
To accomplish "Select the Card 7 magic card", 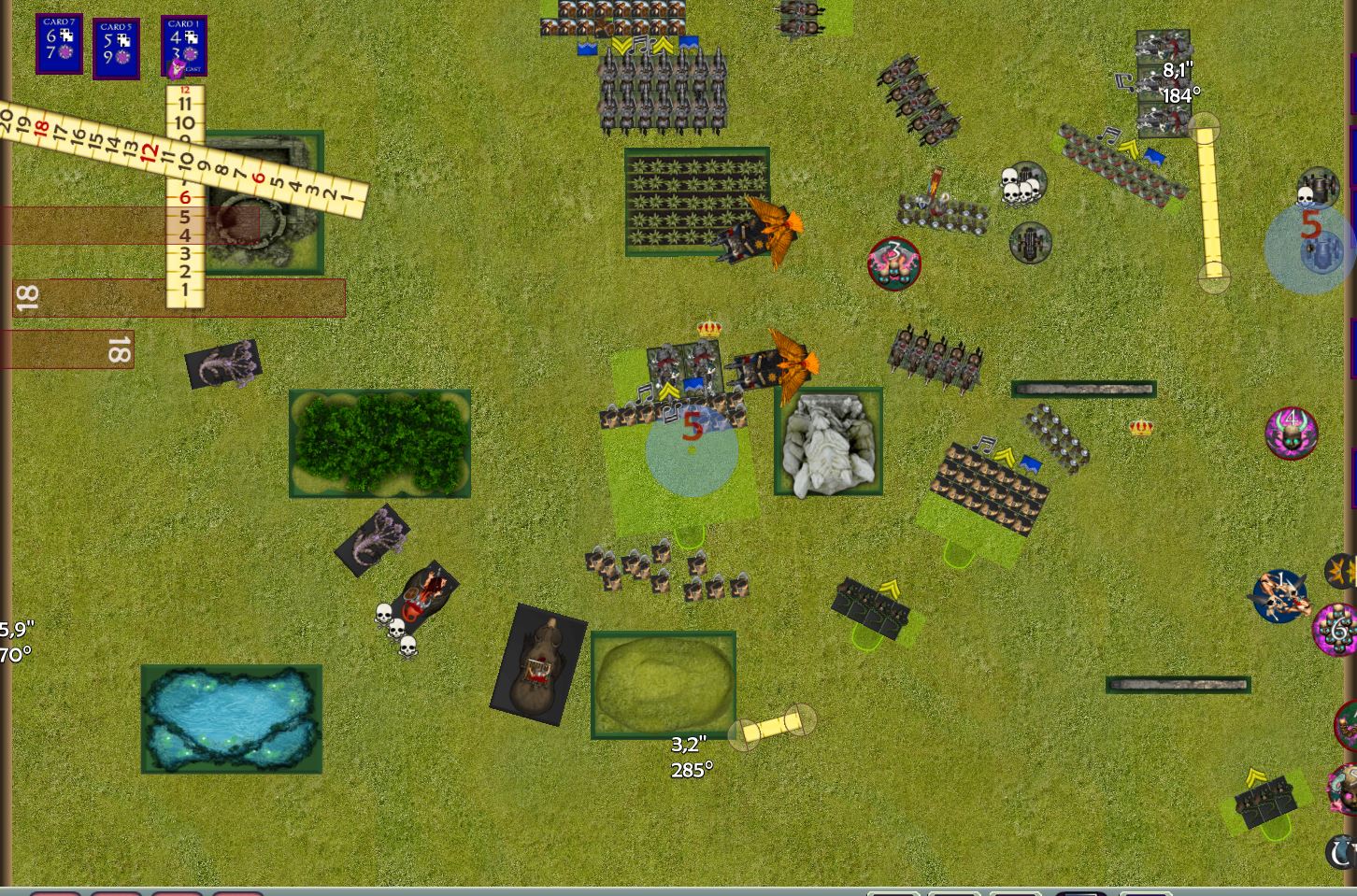I will [59, 43].
